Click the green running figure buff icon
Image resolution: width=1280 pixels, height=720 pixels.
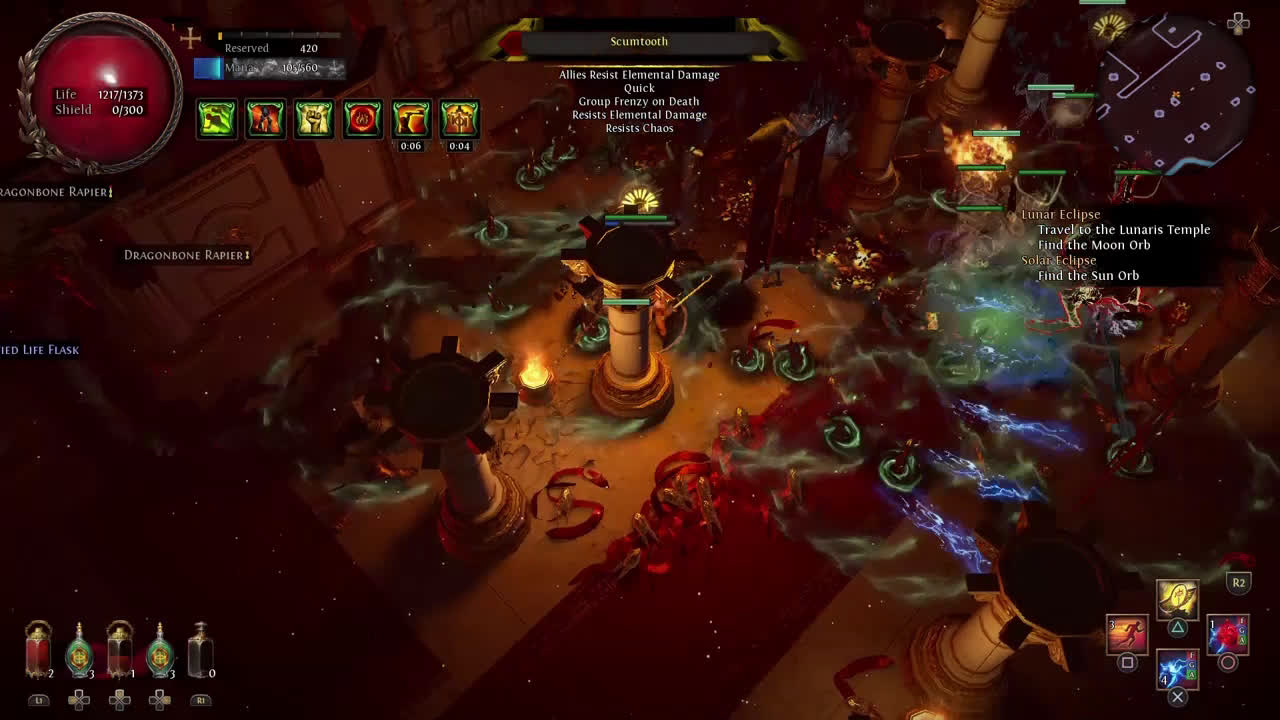(x=216, y=119)
